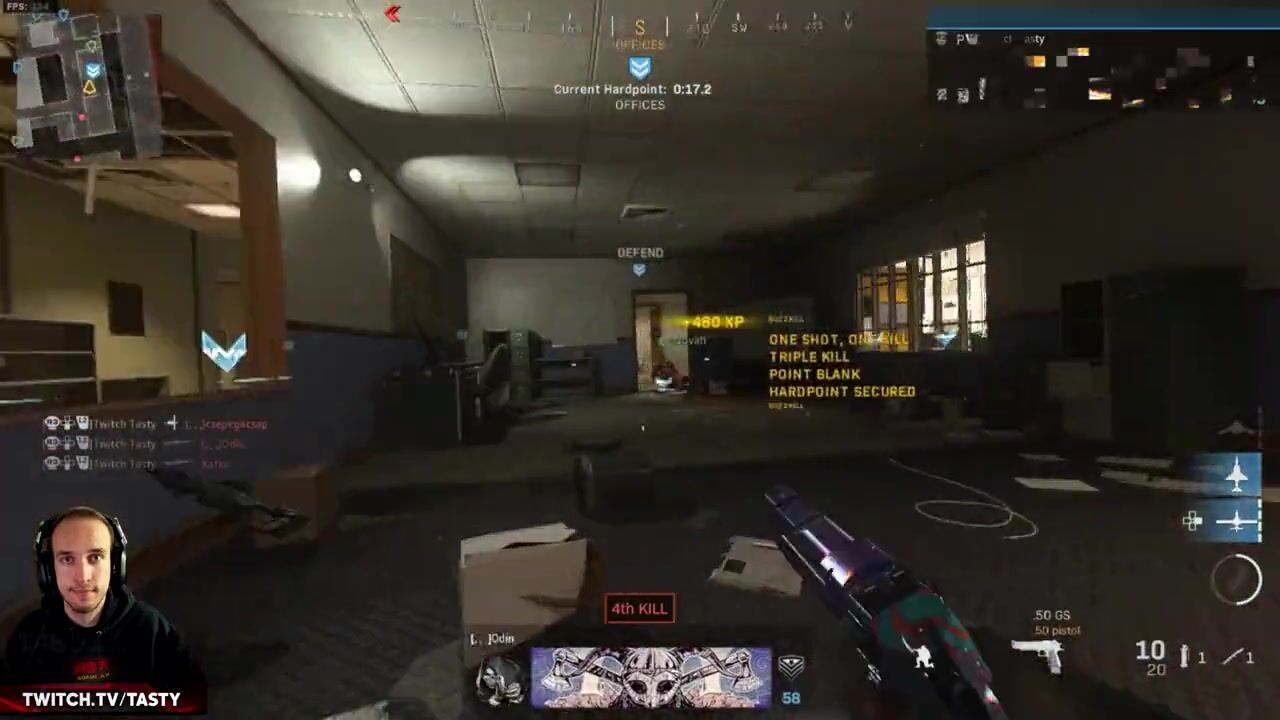Click the red arrow on the compass bar
This screenshot has height=720, width=1280.
point(392,14)
